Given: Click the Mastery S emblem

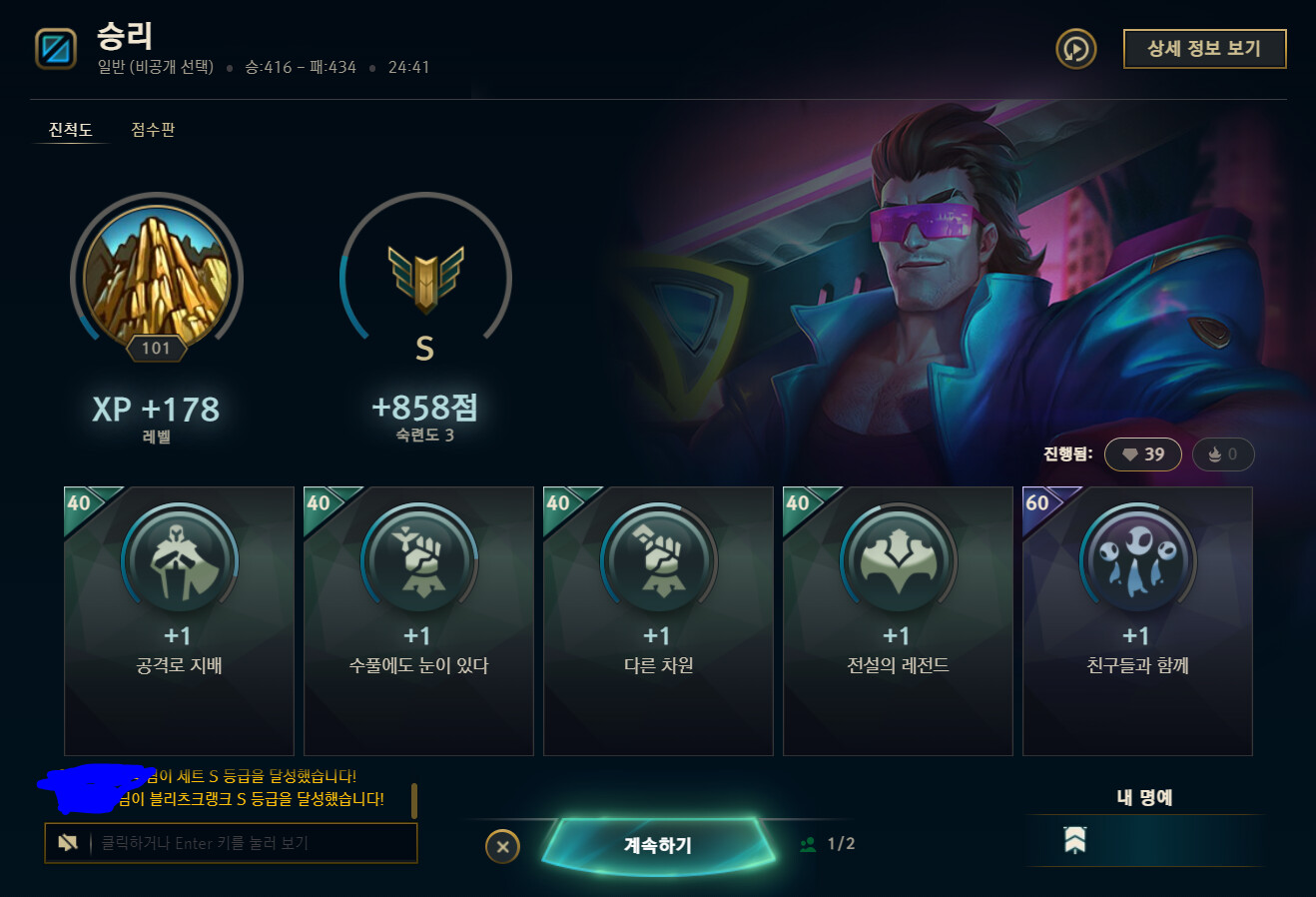Looking at the screenshot, I should tap(426, 278).
